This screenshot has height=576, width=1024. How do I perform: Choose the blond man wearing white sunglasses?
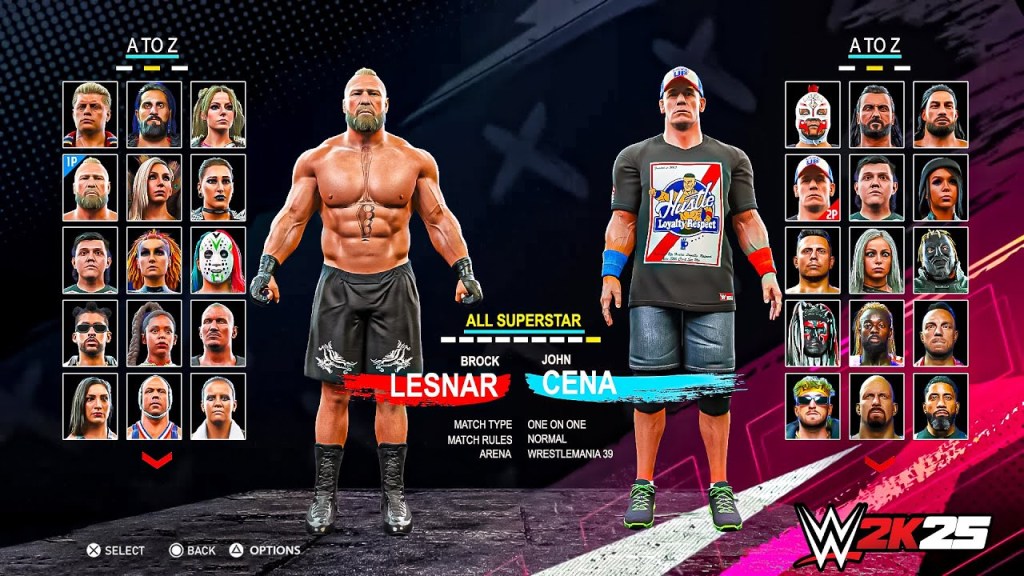[813, 406]
